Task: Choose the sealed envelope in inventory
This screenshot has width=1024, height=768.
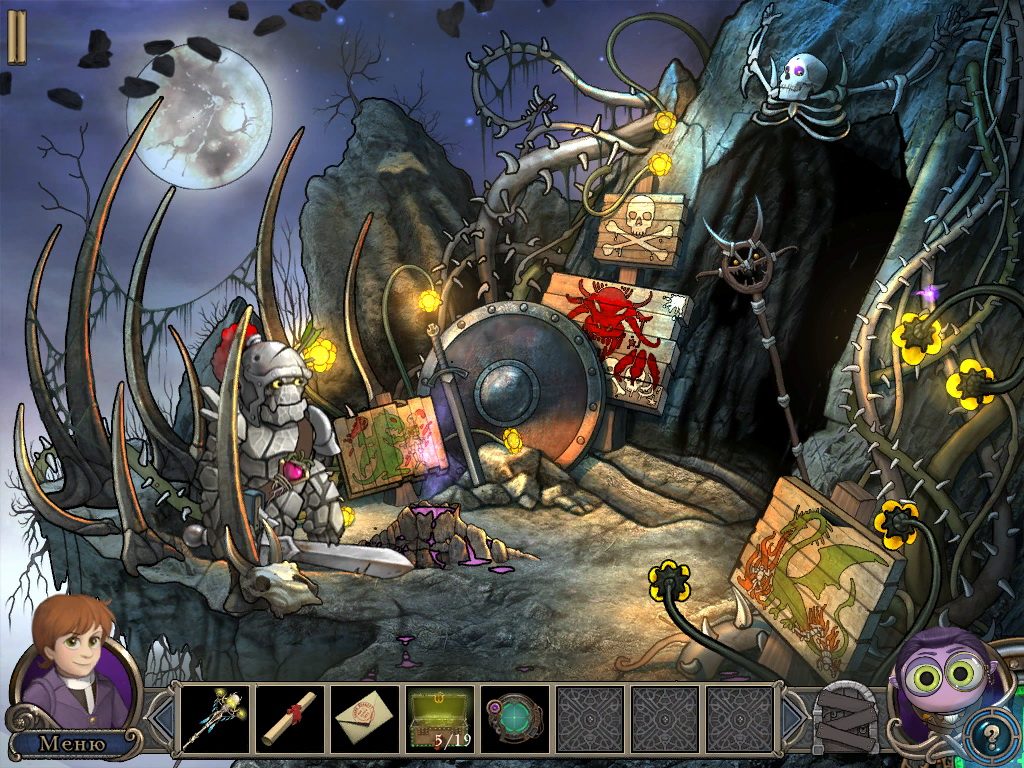Action: tap(365, 718)
